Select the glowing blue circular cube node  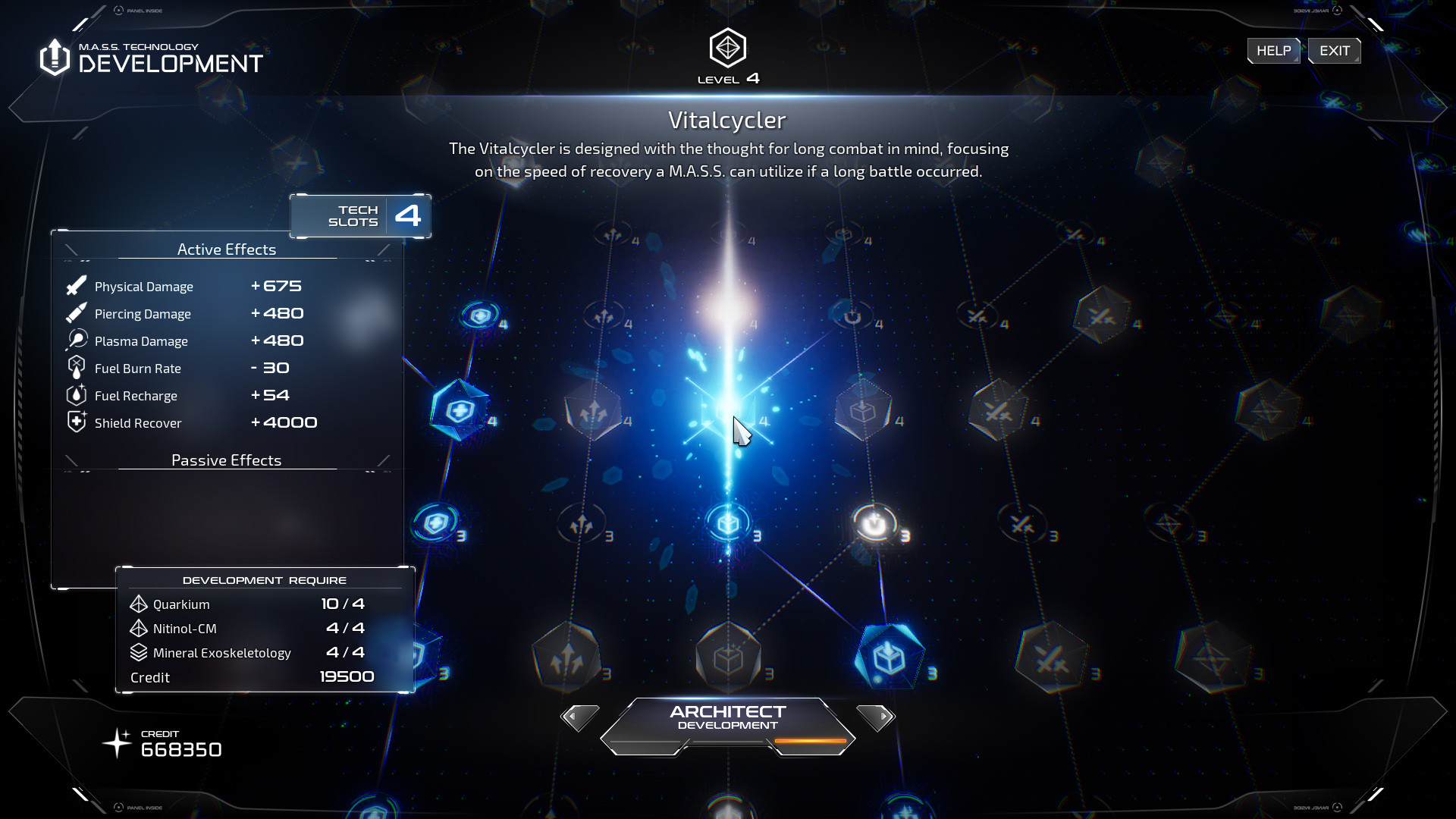coord(728,522)
